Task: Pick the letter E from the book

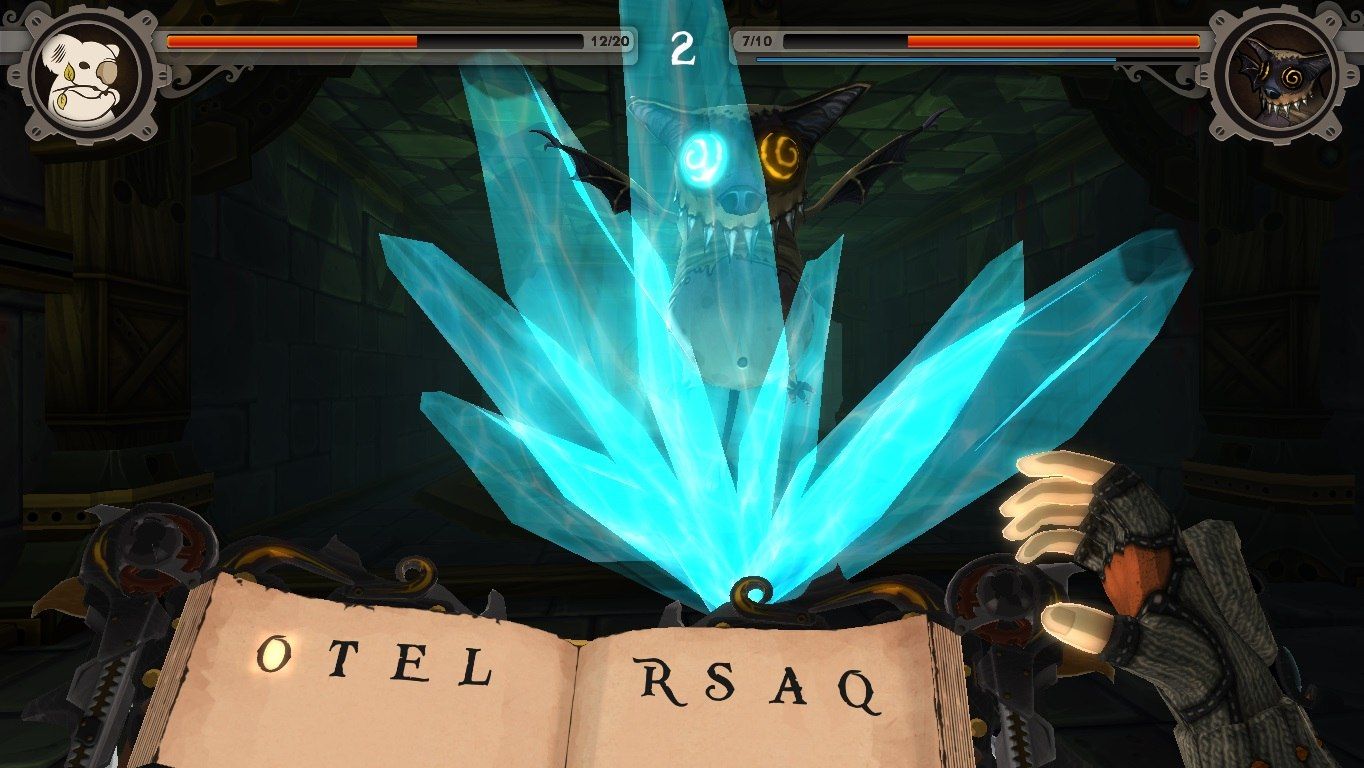Action: (407, 663)
